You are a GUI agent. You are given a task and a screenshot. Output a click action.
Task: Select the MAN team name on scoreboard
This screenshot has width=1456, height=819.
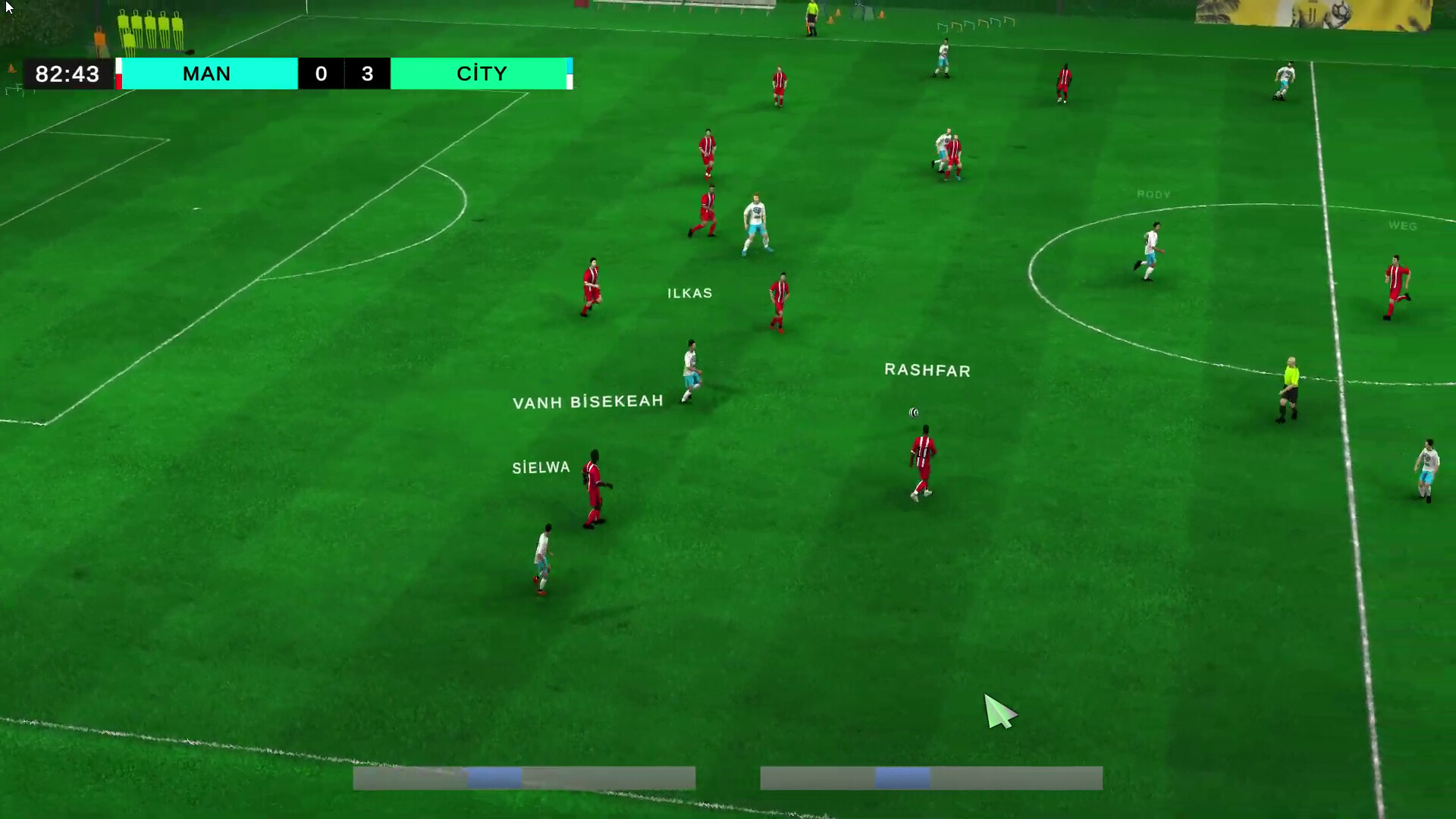click(206, 74)
